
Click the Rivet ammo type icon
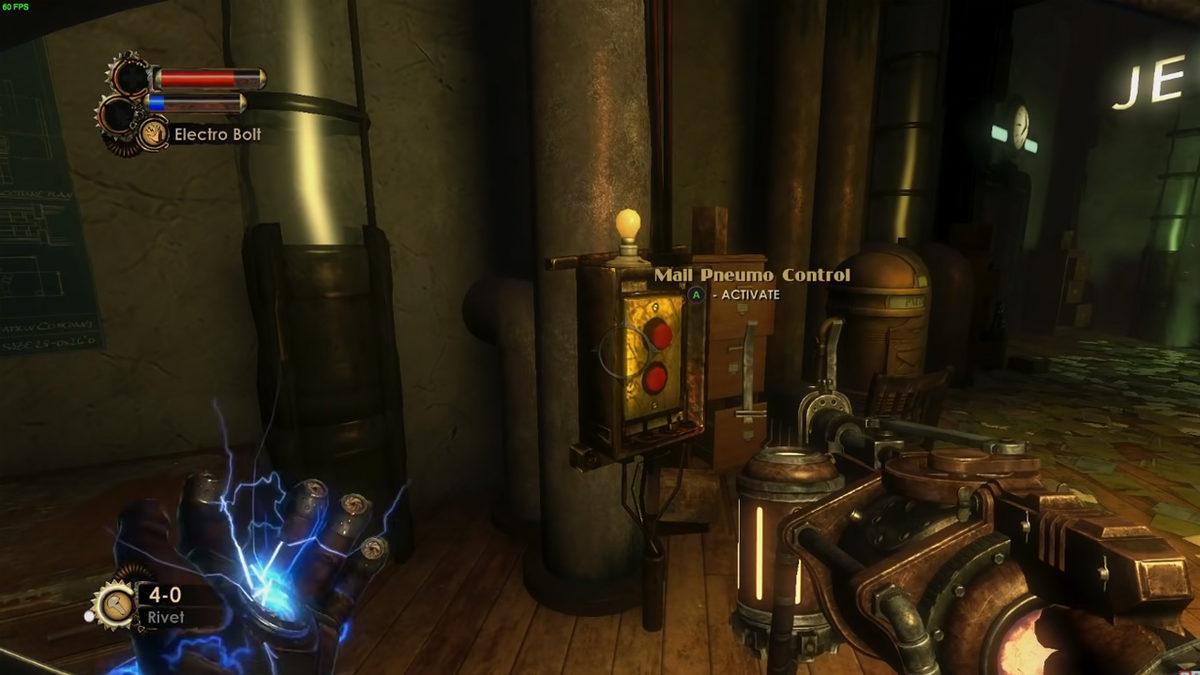(112, 604)
